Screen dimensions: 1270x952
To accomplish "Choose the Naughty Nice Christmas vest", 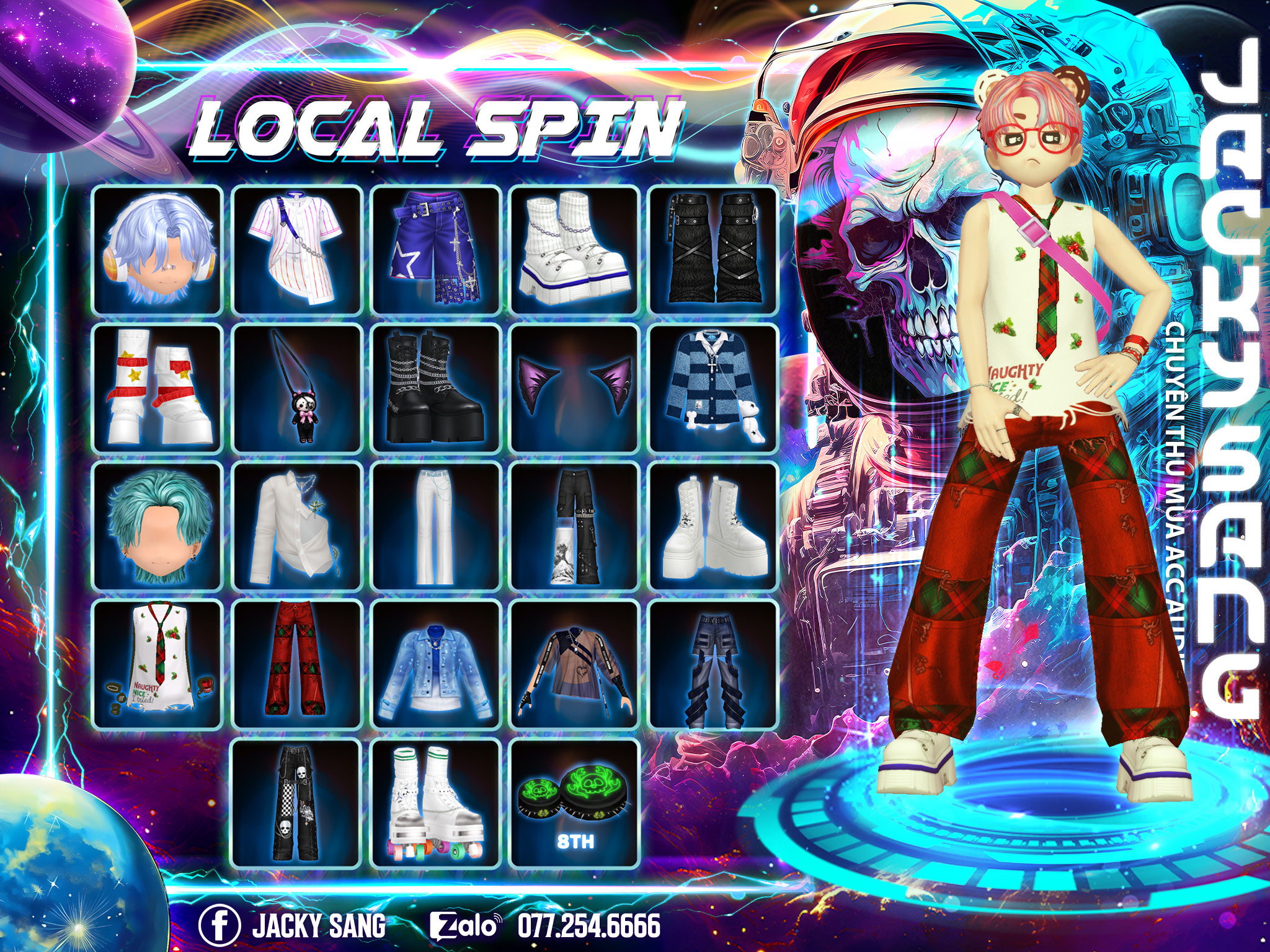I will 158,665.
